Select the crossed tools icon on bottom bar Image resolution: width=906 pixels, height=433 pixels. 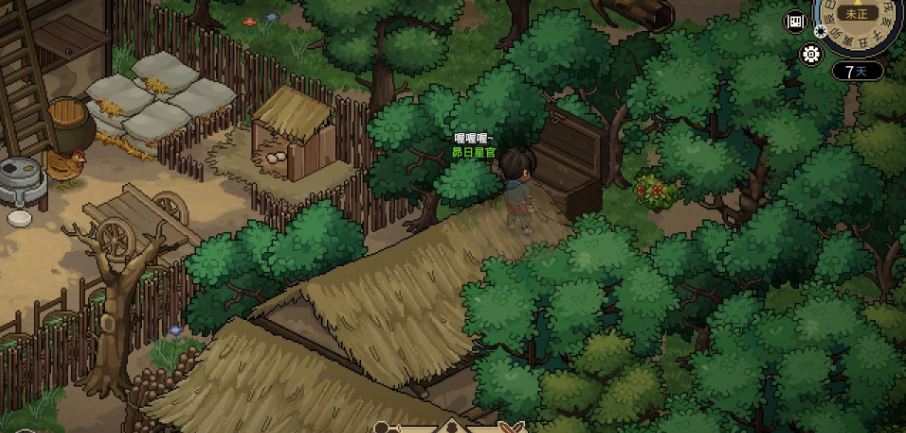pyautogui.click(x=512, y=428)
